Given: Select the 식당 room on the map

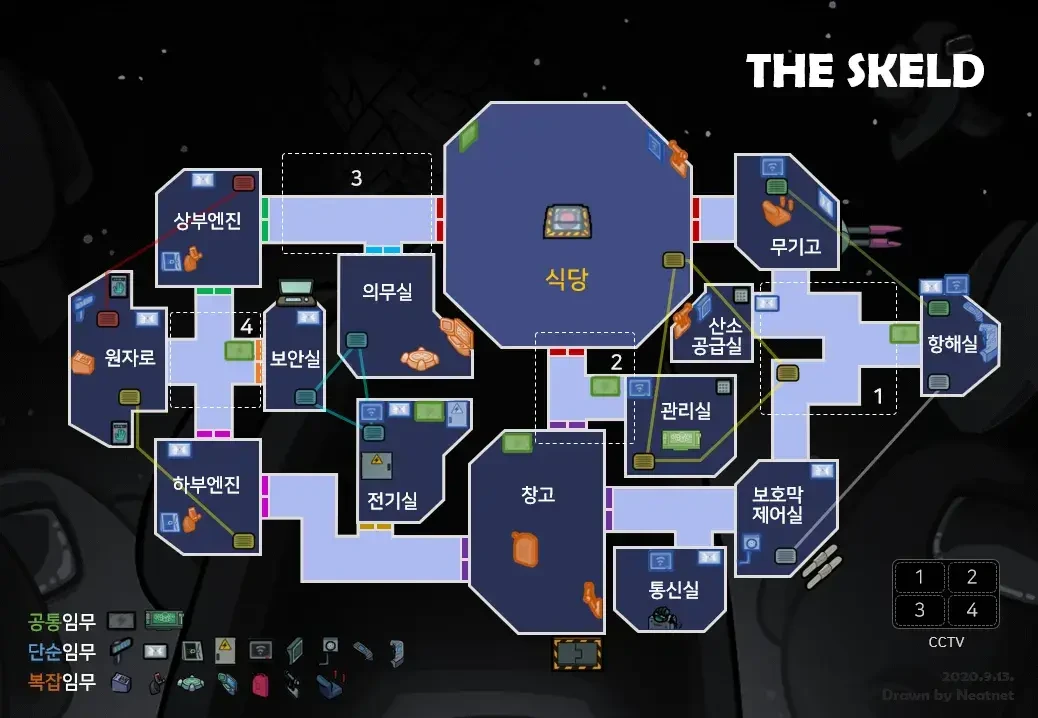Looking at the screenshot, I should 566,278.
